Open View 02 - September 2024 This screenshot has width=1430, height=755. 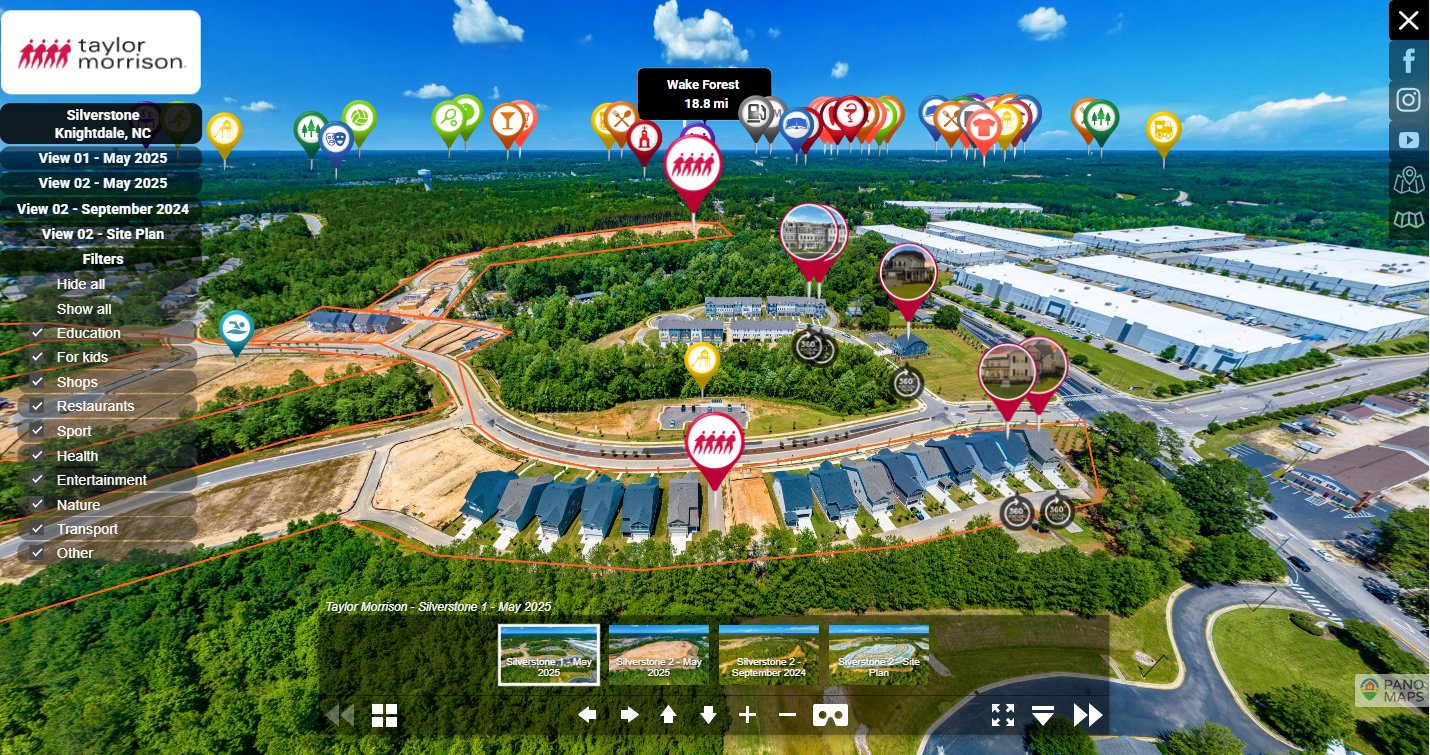click(x=102, y=209)
